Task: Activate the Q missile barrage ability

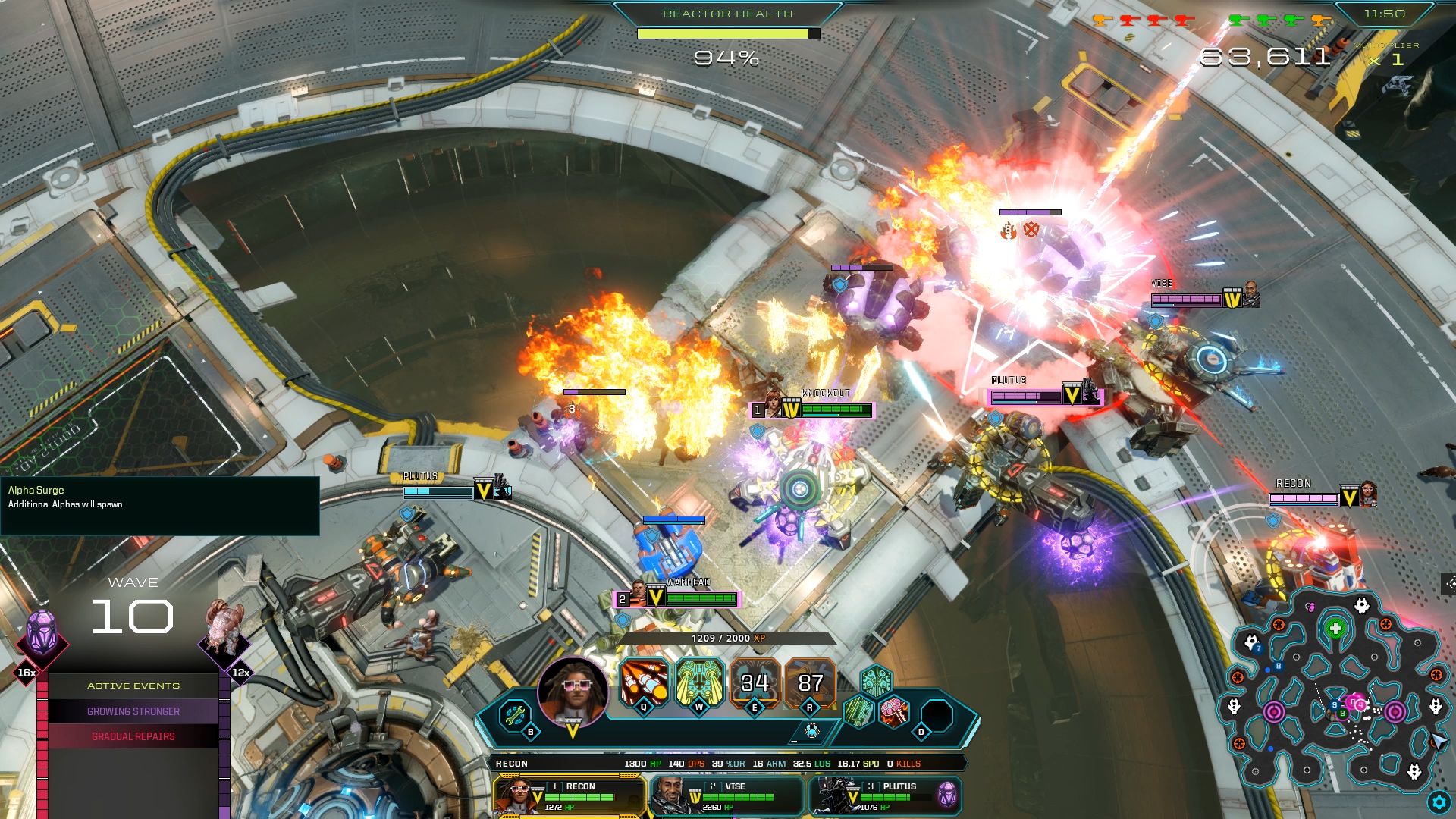Action: (x=644, y=682)
